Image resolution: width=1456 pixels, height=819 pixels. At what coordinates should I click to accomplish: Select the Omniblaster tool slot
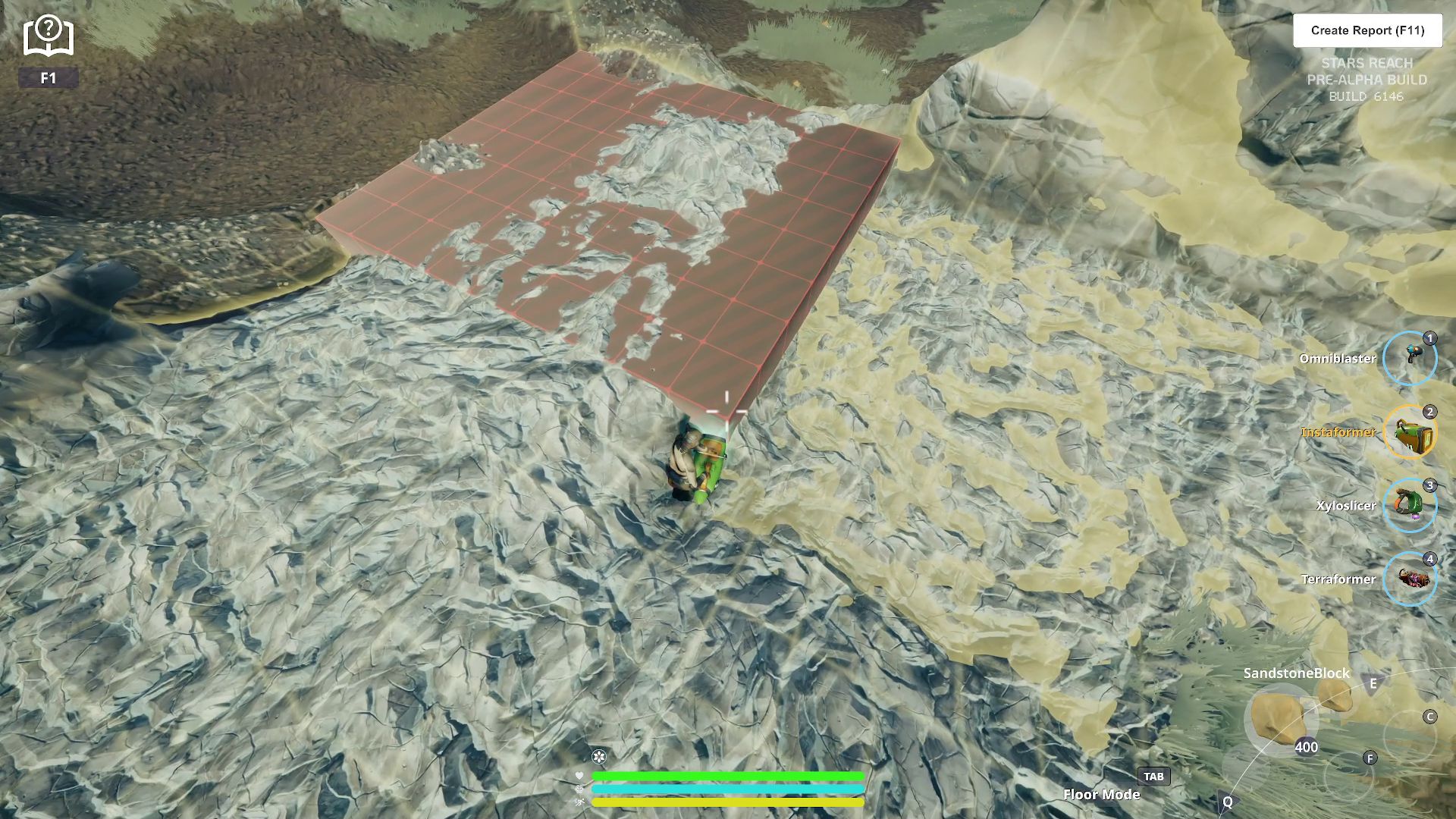[x=1410, y=358]
